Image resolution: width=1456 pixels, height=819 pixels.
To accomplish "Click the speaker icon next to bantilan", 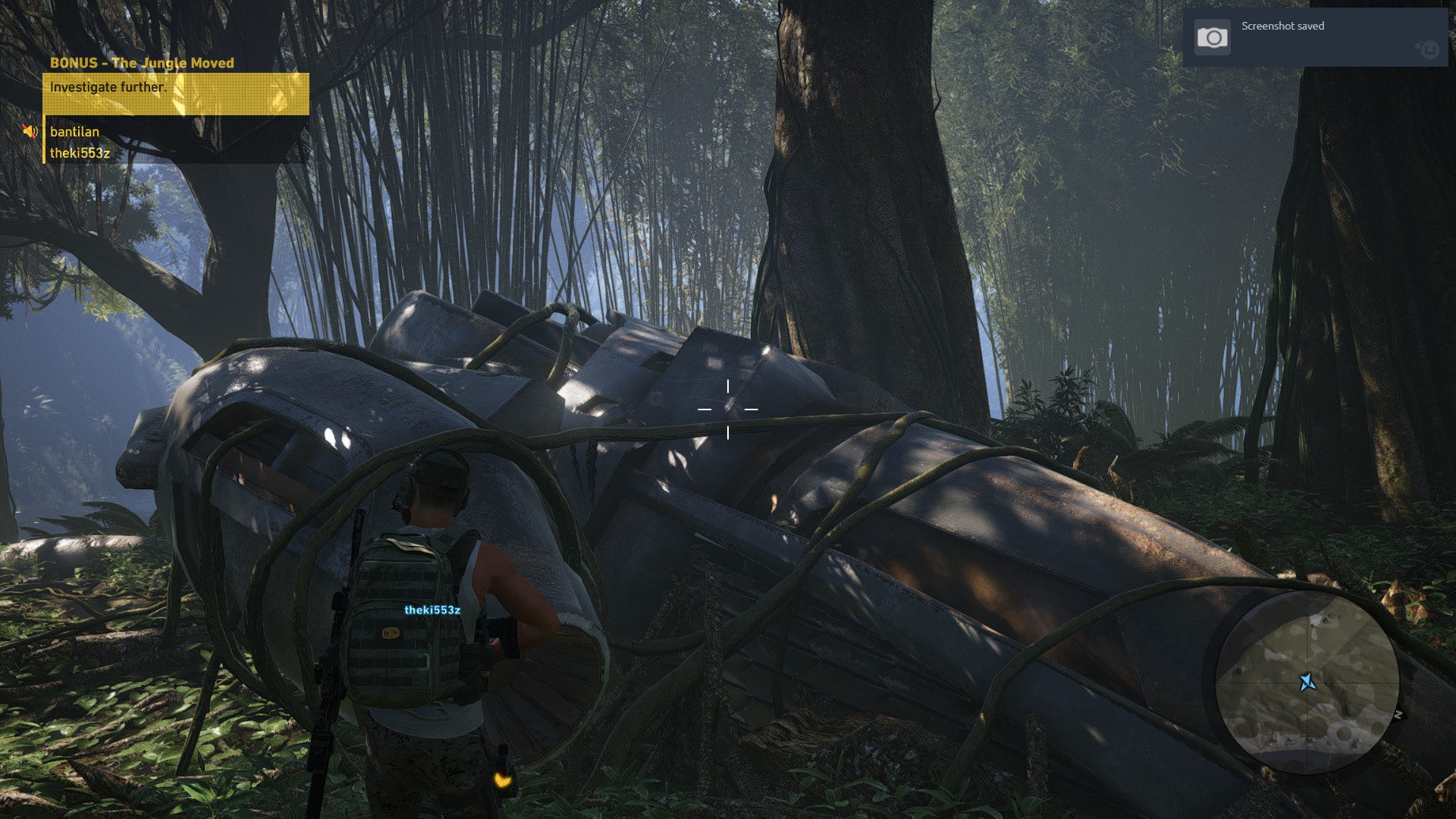I will 30,130.
